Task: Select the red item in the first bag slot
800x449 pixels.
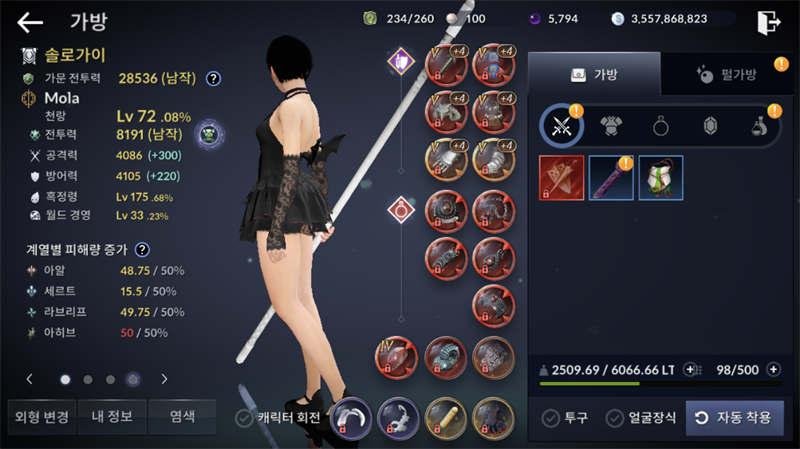Action: tap(562, 178)
